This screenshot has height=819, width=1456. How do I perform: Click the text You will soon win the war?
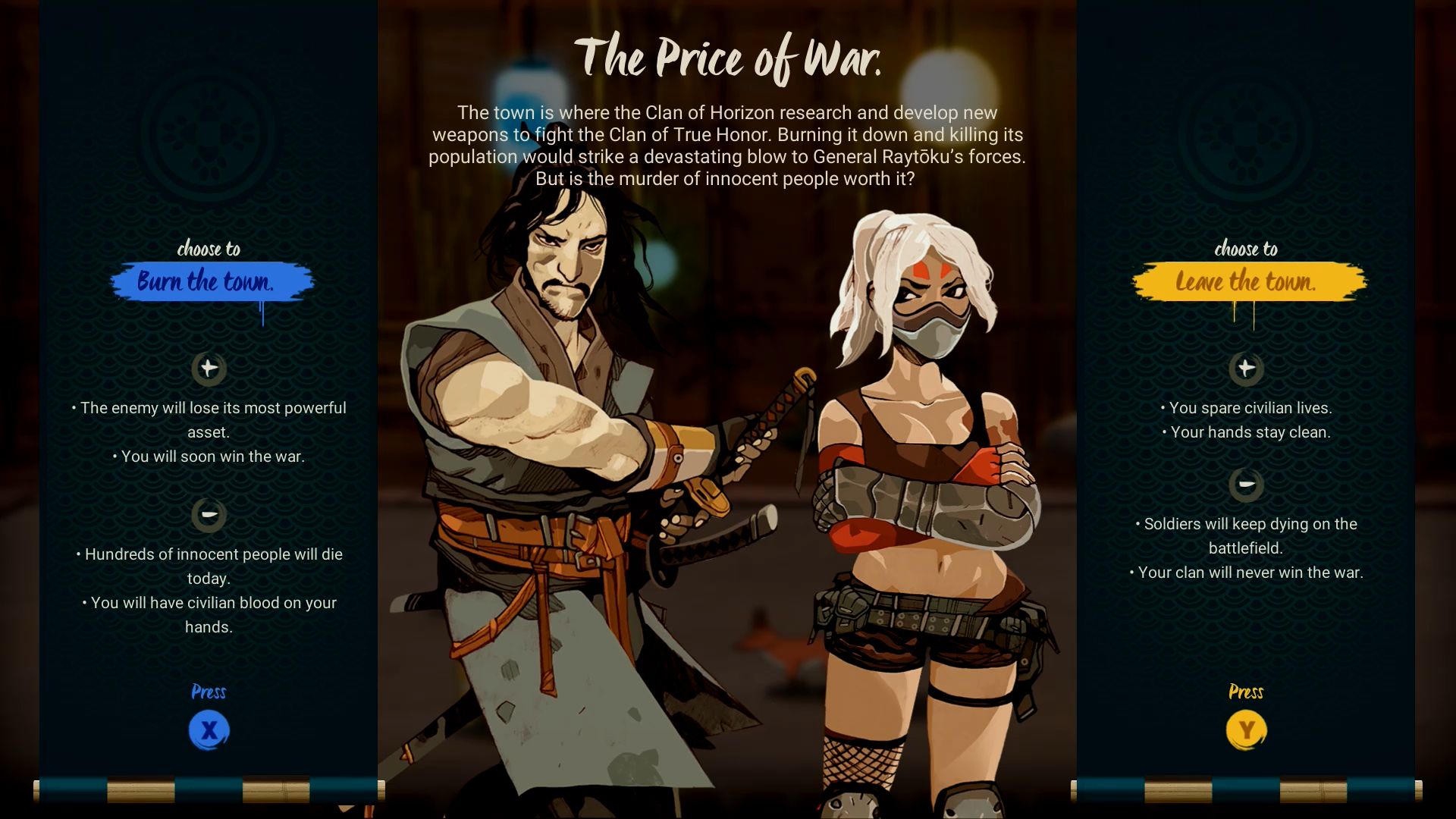209,457
